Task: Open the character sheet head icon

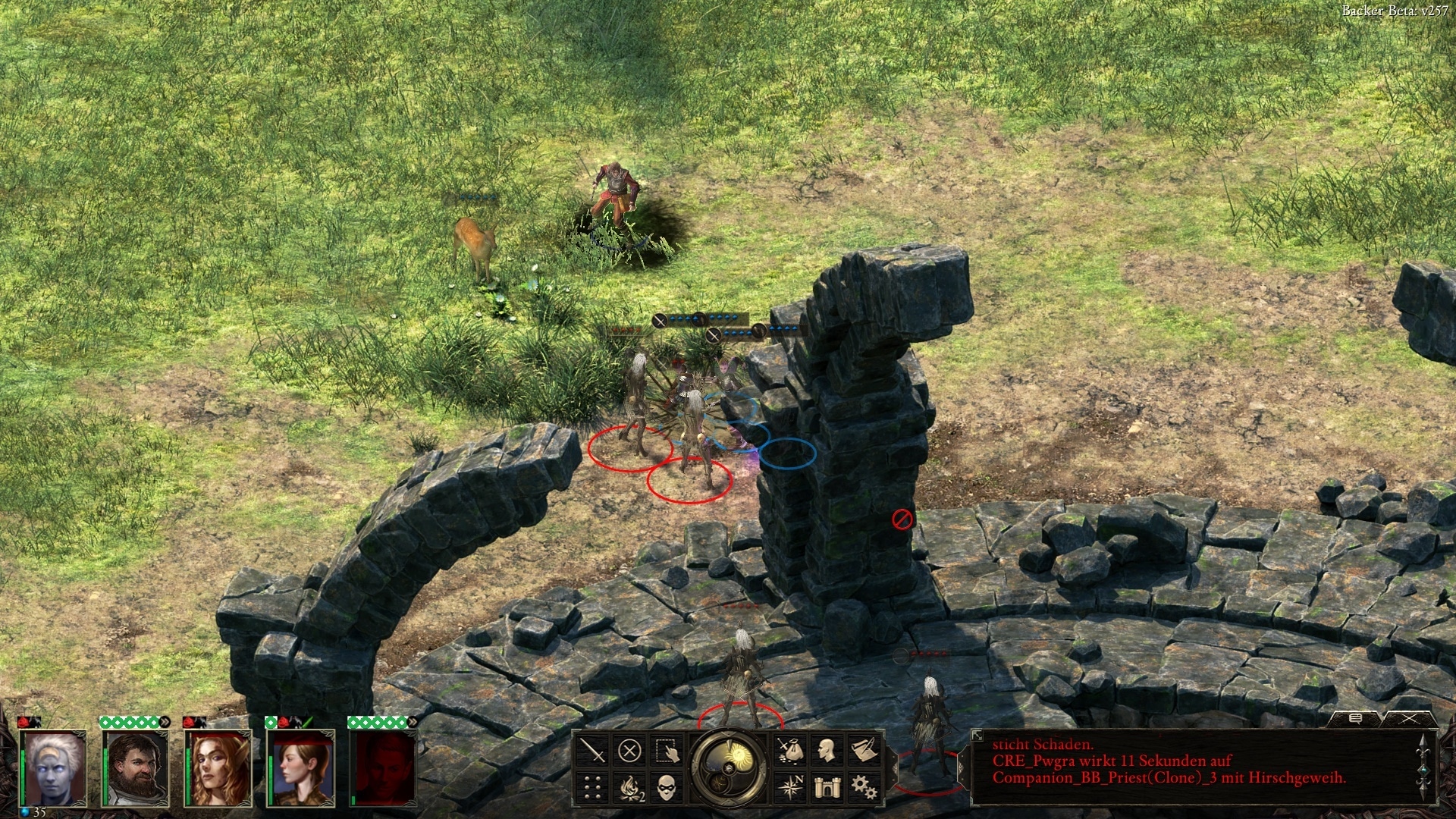Action: (827, 751)
